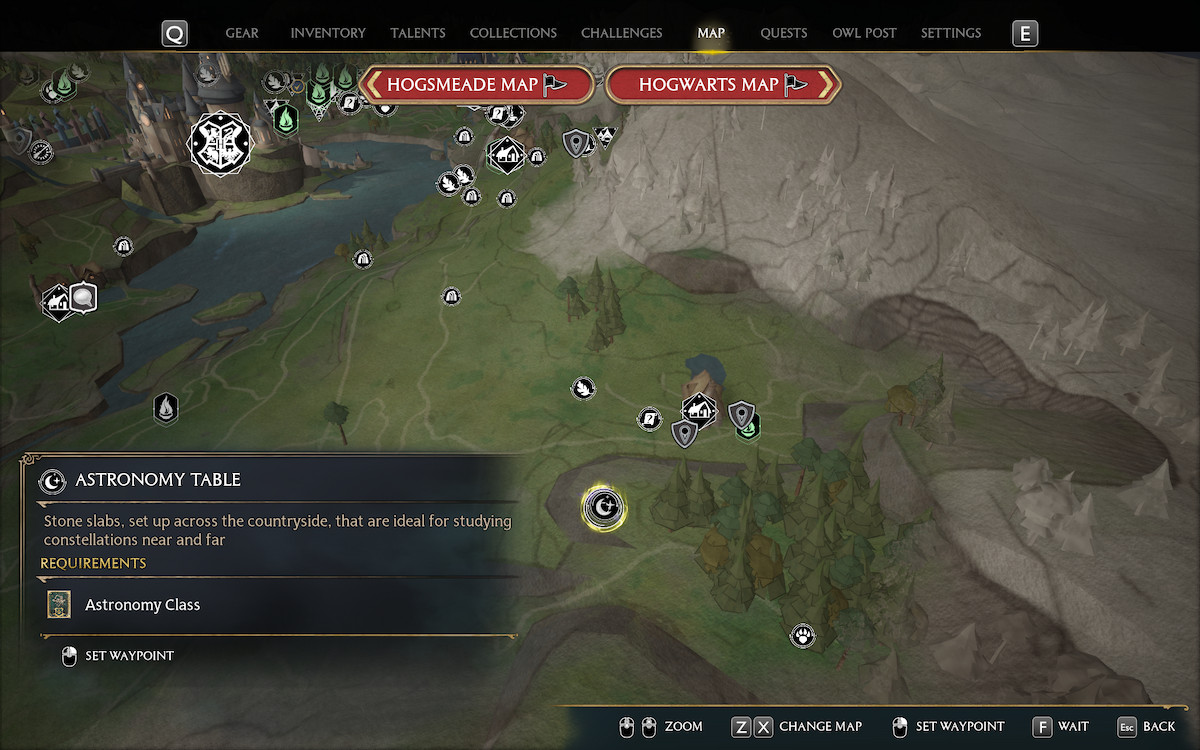Select the paw print beast den marker
Screen dimensions: 1200x750
coord(802,635)
